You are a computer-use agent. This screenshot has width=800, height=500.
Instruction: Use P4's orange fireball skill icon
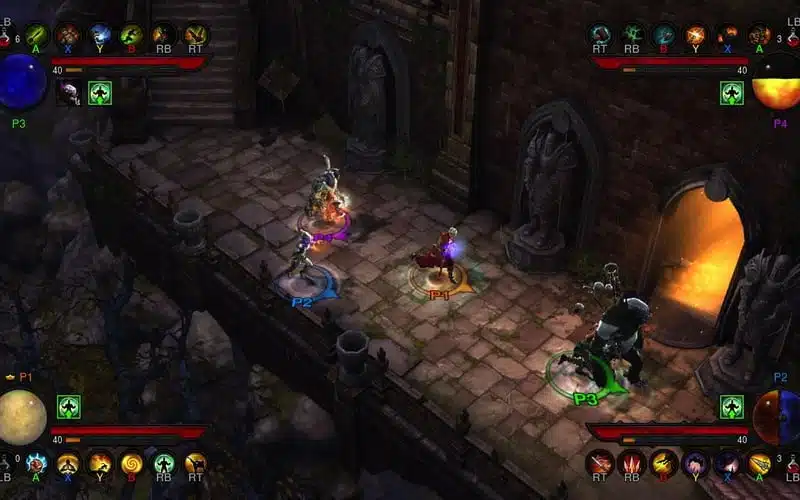coord(695,36)
